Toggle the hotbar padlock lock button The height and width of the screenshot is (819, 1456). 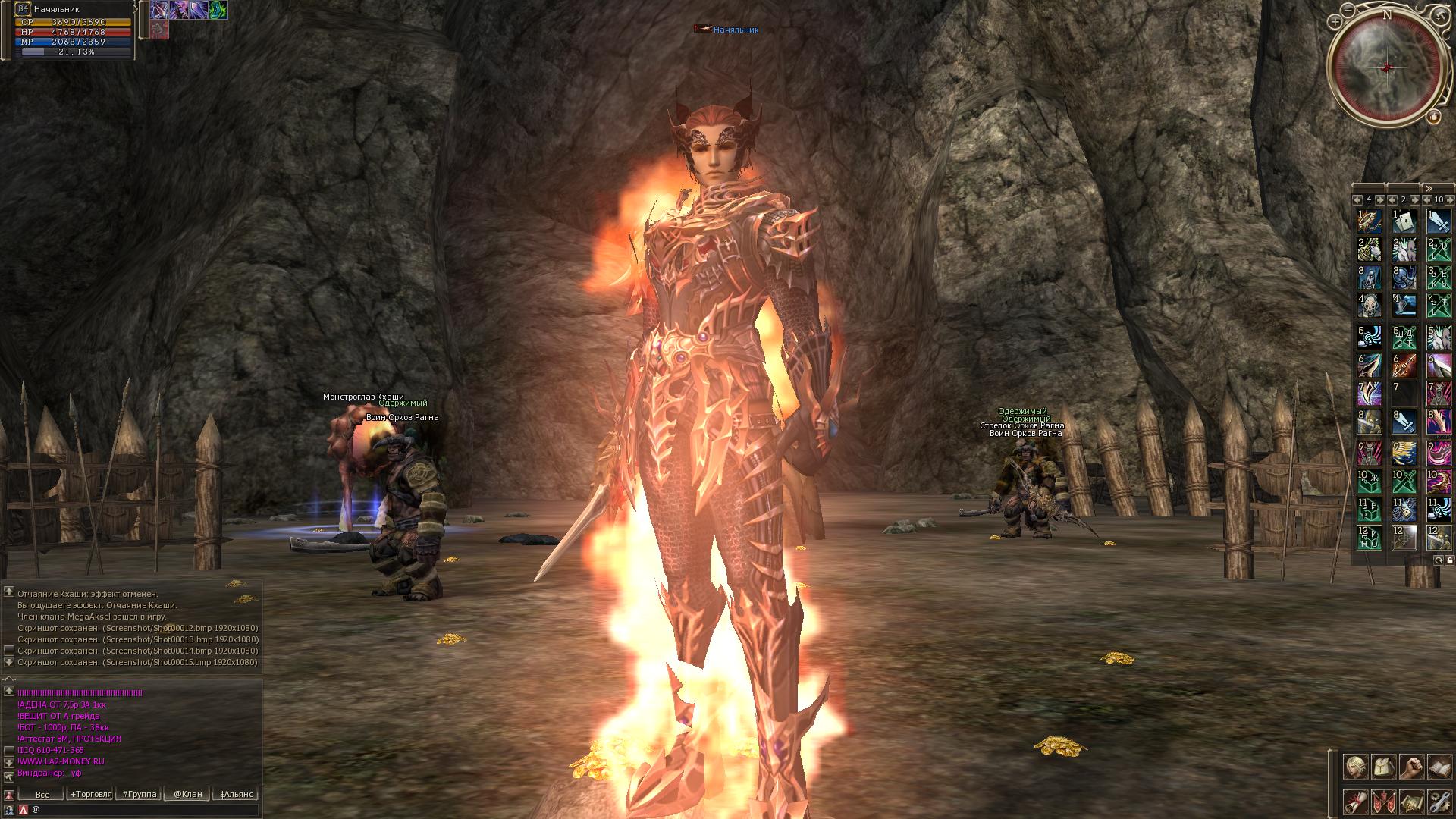point(1450,560)
